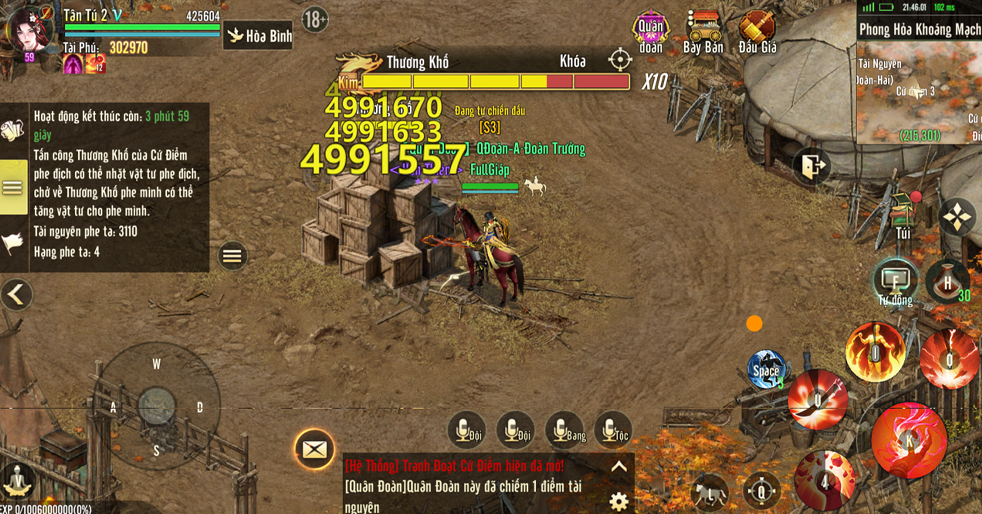Expand the chat box with arrow
Image resolution: width=982 pixels, height=514 pixels.
pyautogui.click(x=619, y=467)
